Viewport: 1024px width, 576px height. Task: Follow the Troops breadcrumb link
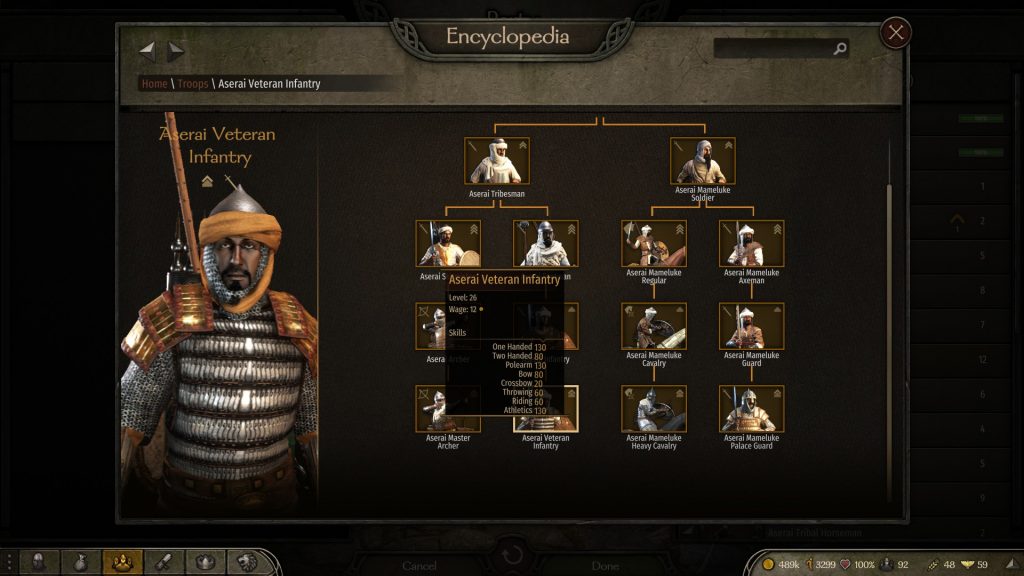click(193, 84)
